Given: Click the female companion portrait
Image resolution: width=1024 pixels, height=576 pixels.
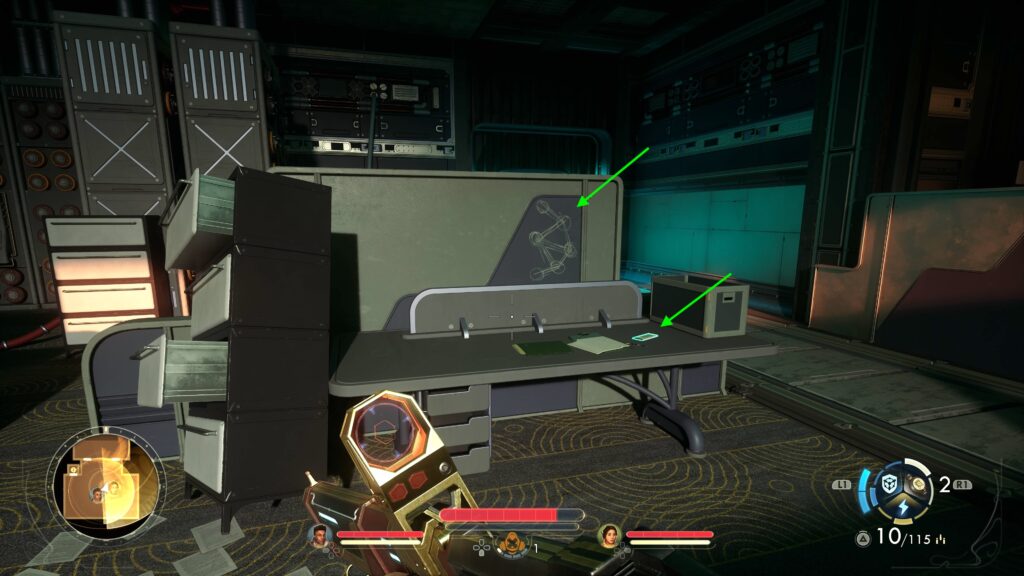Looking at the screenshot, I should (609, 536).
